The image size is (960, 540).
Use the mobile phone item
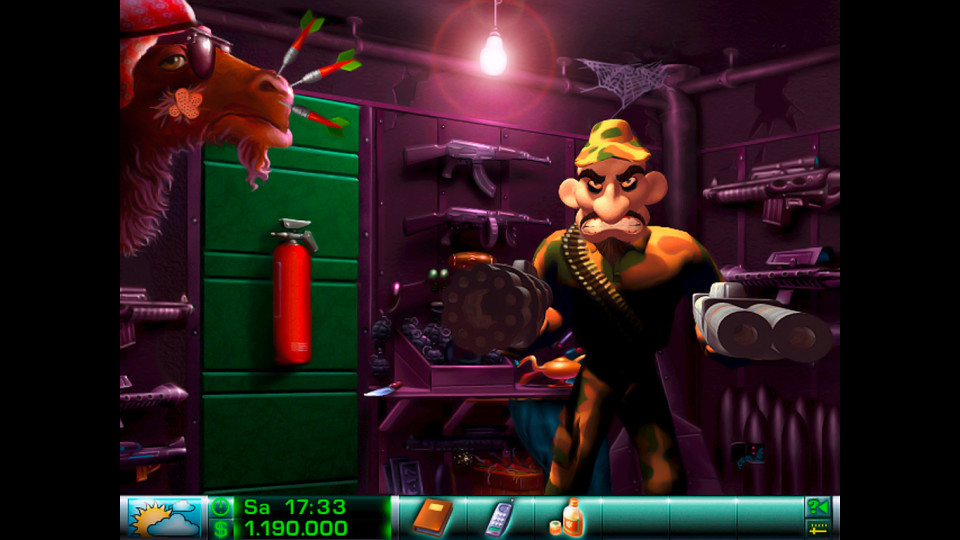[x=500, y=516]
